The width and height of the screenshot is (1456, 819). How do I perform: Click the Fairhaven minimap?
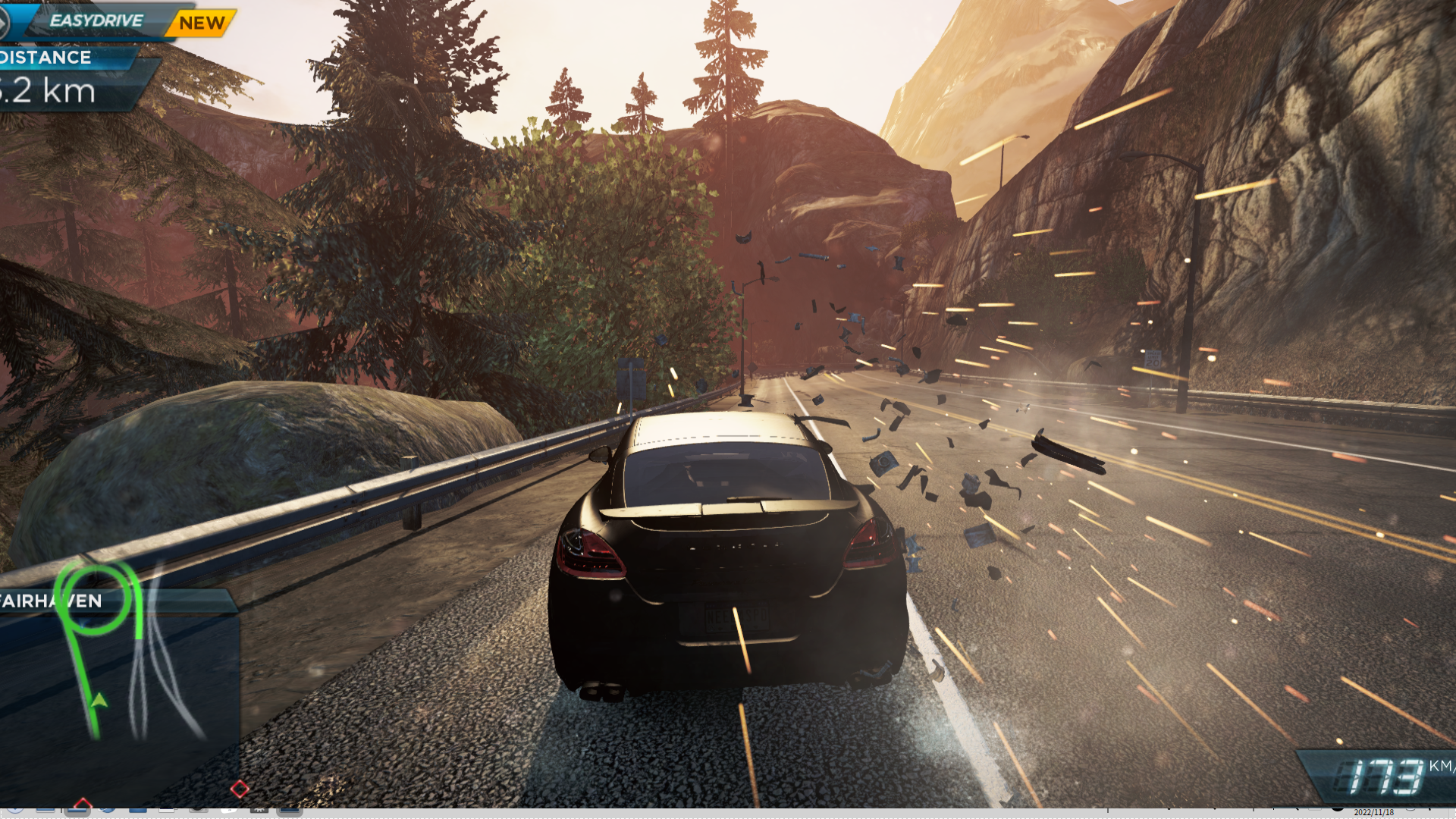118,667
